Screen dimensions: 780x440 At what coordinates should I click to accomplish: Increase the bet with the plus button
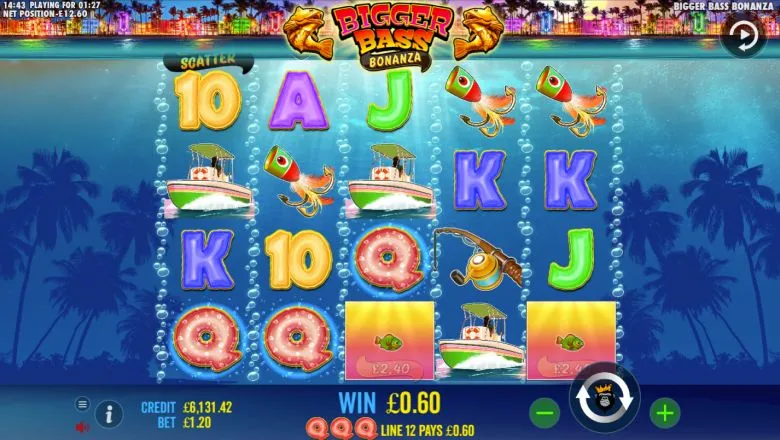coord(664,411)
